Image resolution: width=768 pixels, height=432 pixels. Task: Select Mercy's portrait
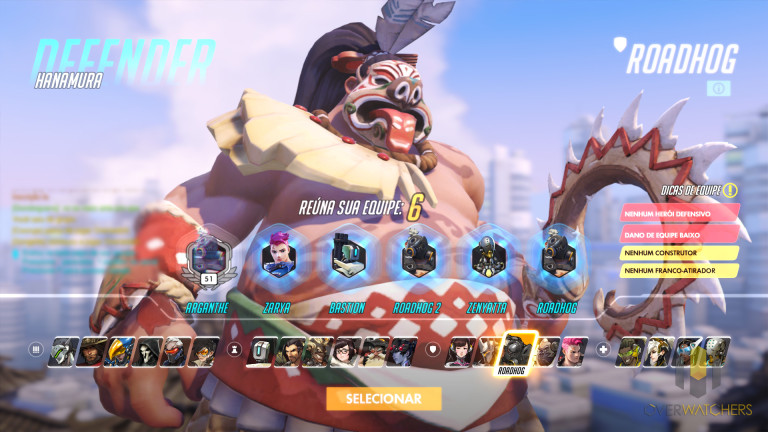pos(659,351)
